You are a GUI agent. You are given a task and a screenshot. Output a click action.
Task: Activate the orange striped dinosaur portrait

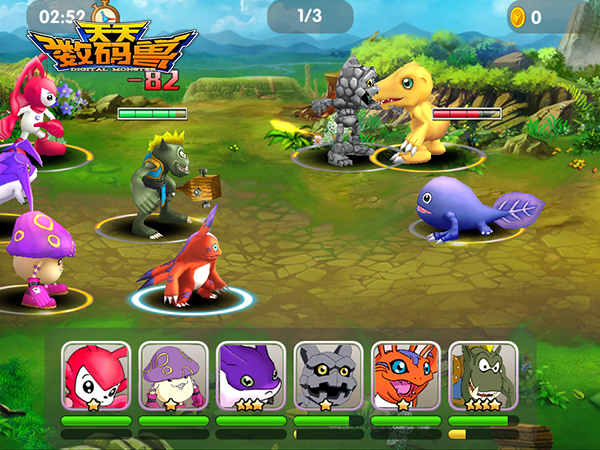(x=405, y=377)
